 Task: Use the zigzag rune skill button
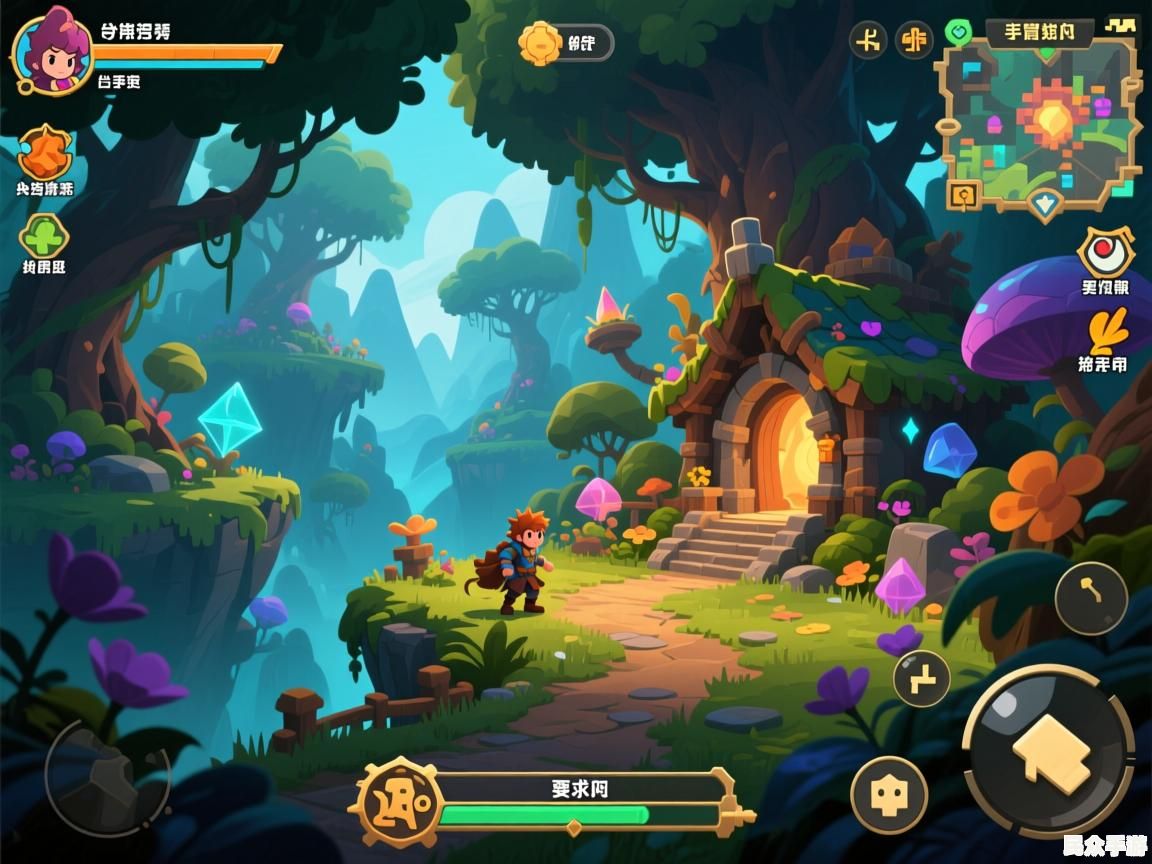[921, 678]
